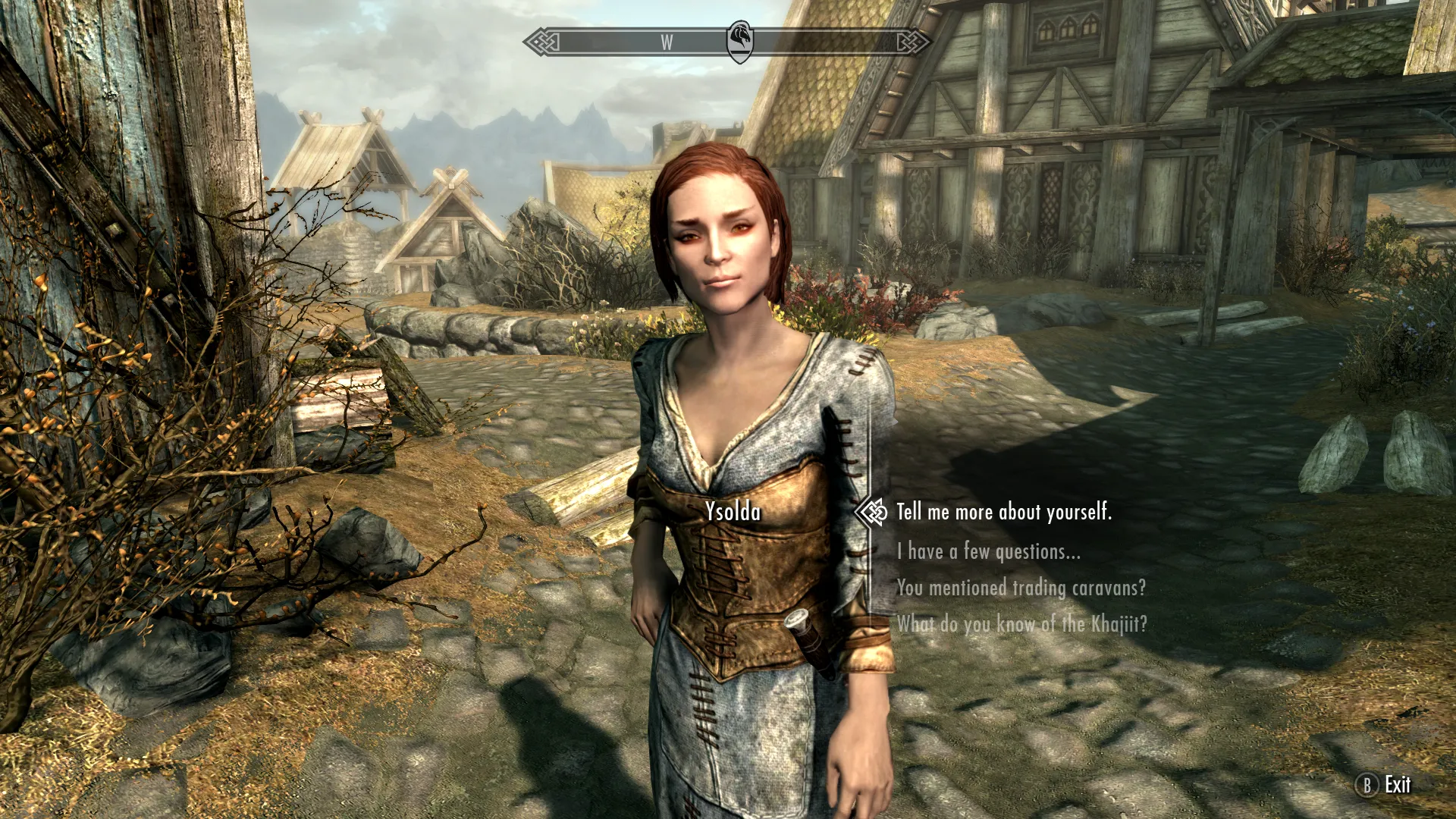Pick "What do you know of the Khajiit?"
This screenshot has height=819, width=1456.
coord(1021,624)
